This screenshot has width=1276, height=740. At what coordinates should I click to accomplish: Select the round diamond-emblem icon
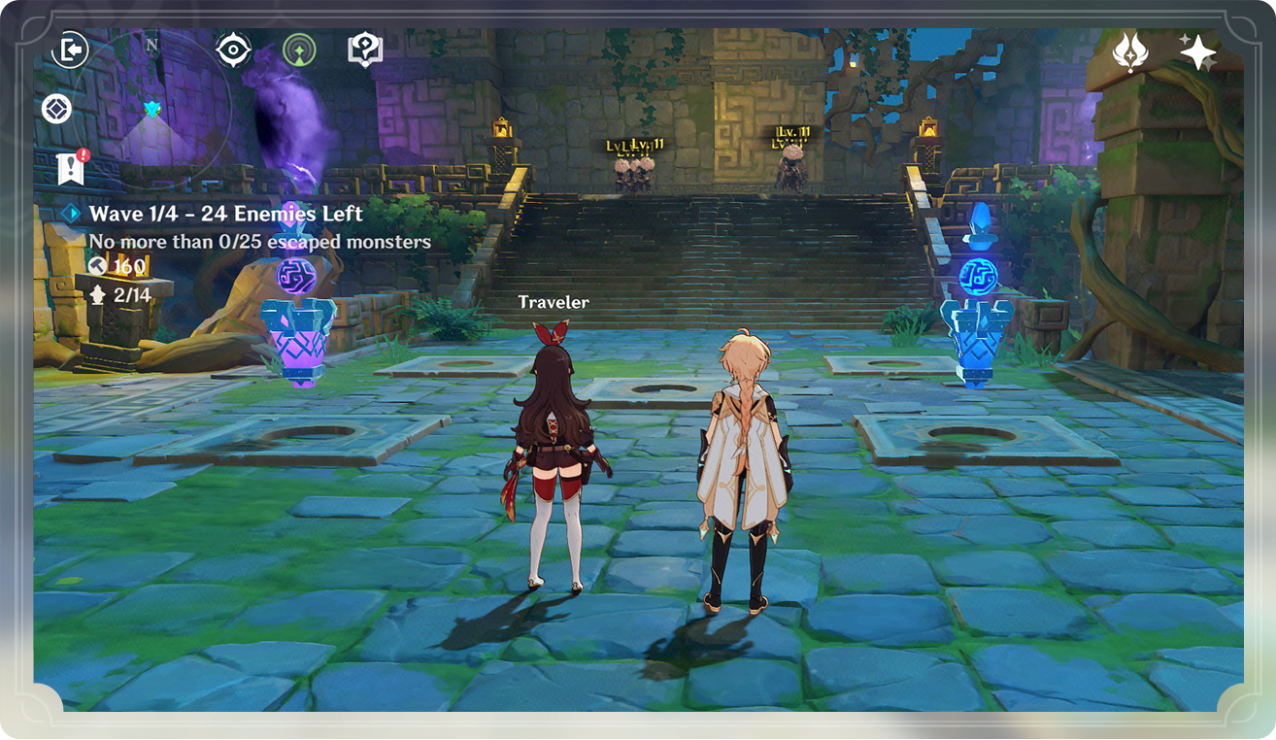56,109
